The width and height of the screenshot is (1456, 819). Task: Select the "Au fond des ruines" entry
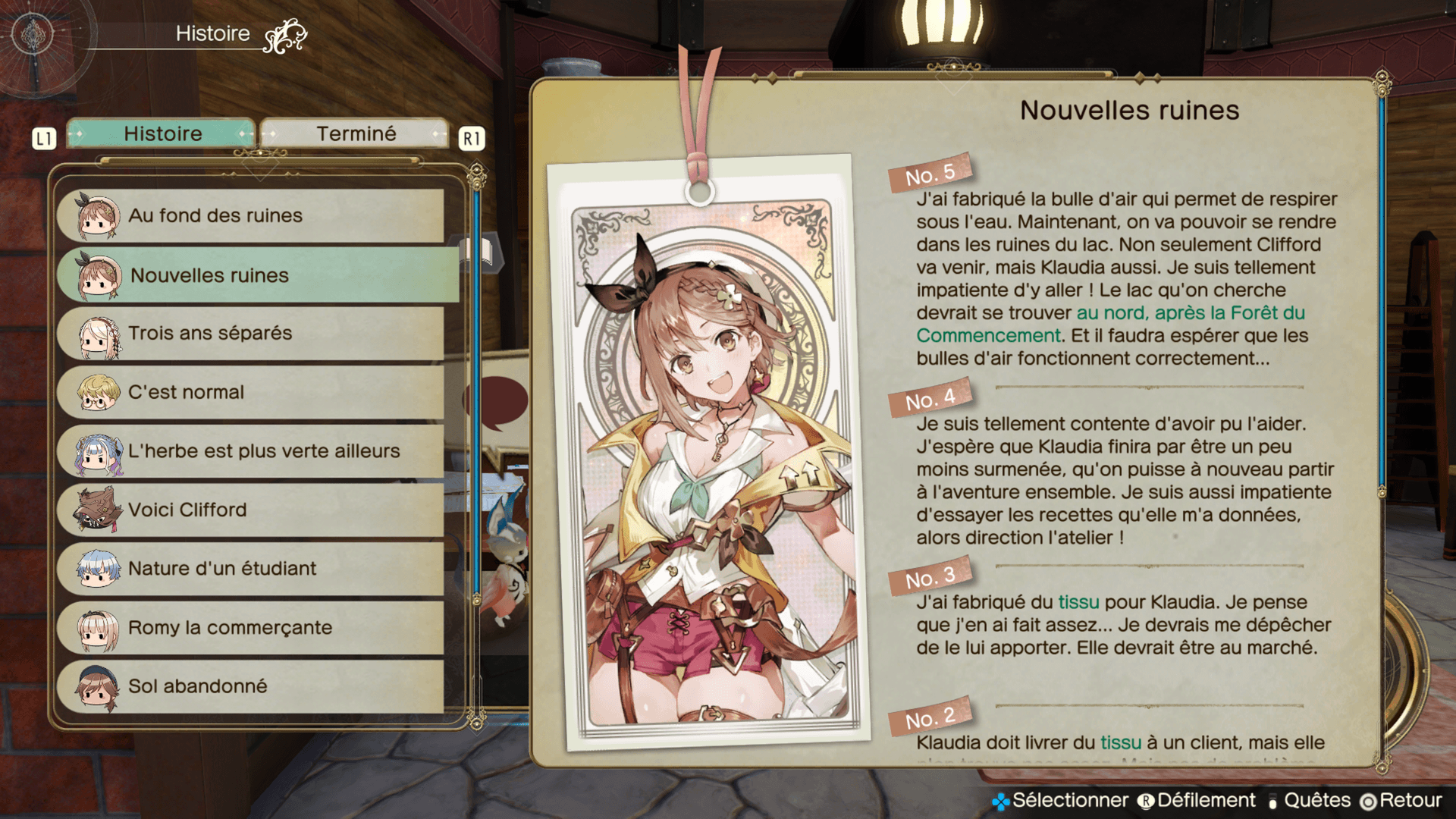coord(250,216)
